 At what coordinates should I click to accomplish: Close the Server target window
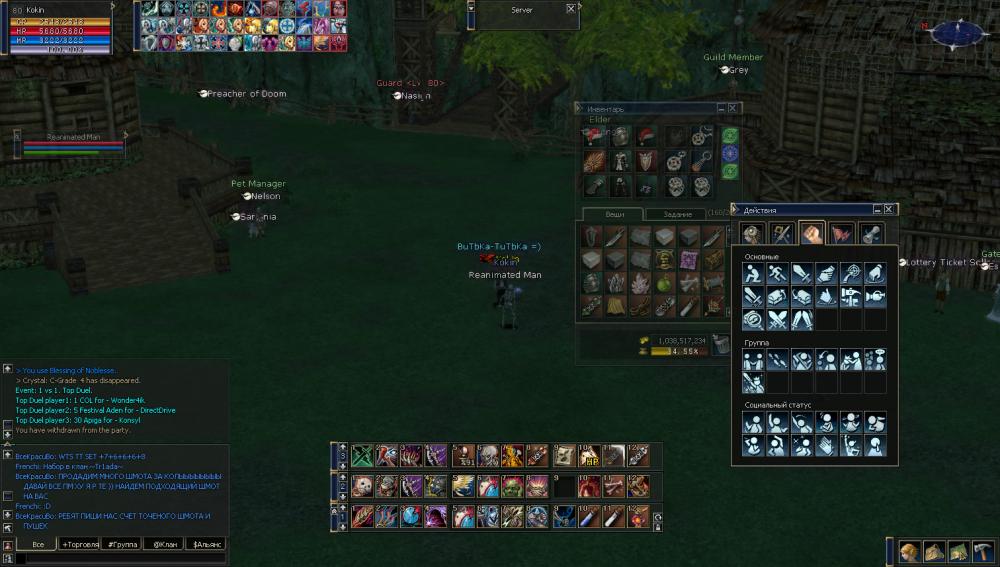pos(571,8)
